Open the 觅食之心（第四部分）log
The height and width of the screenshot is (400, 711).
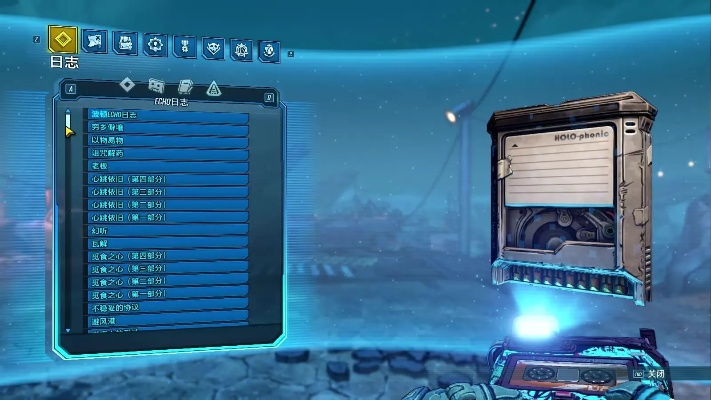pyautogui.click(x=167, y=256)
